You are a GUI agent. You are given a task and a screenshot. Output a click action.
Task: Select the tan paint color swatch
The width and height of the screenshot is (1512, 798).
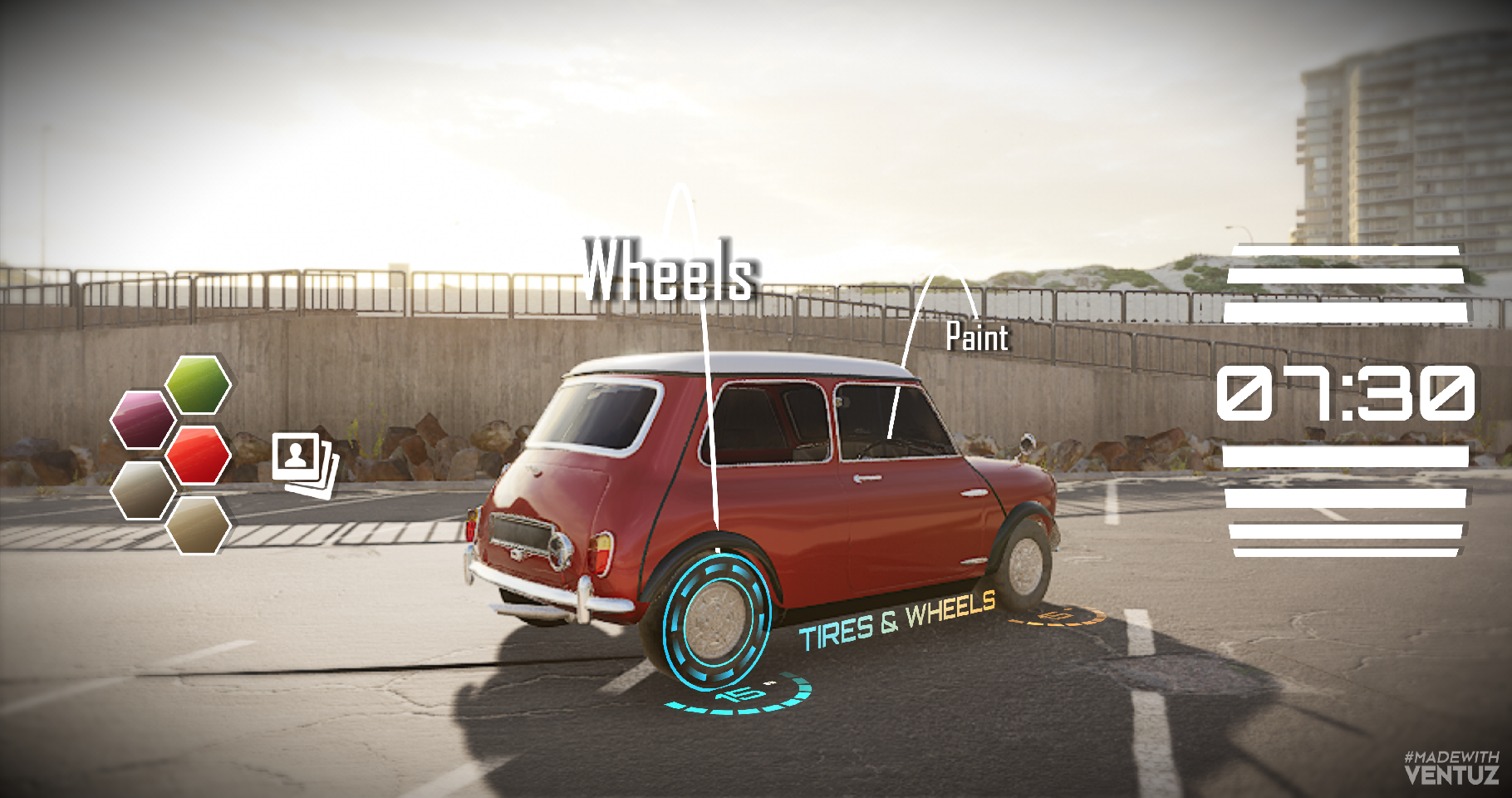coord(198,525)
